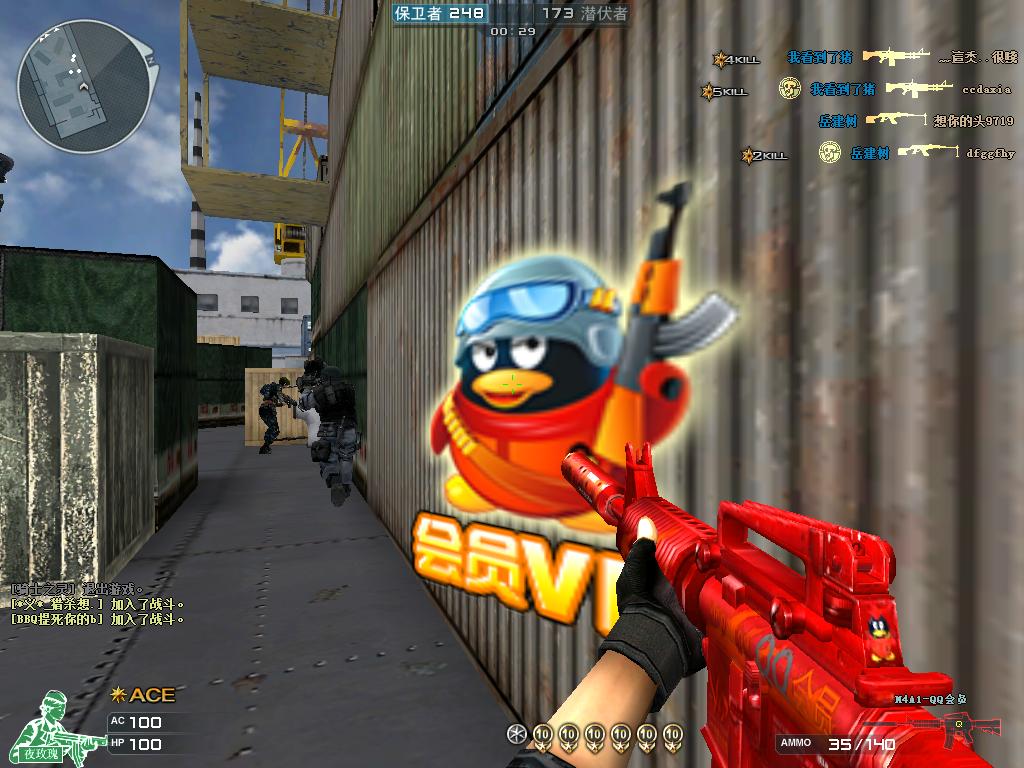Click the 4 KILL streak badge

(735, 59)
